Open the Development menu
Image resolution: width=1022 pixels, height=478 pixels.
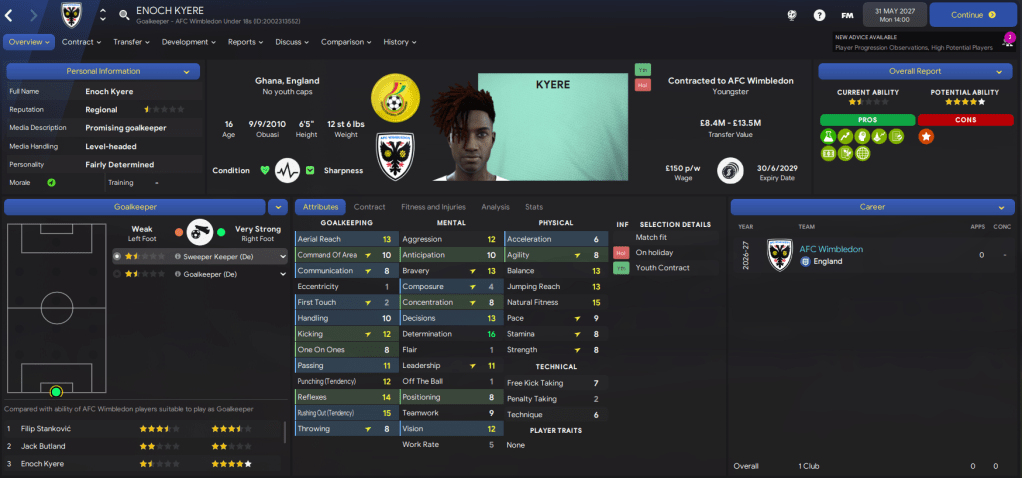tap(188, 42)
